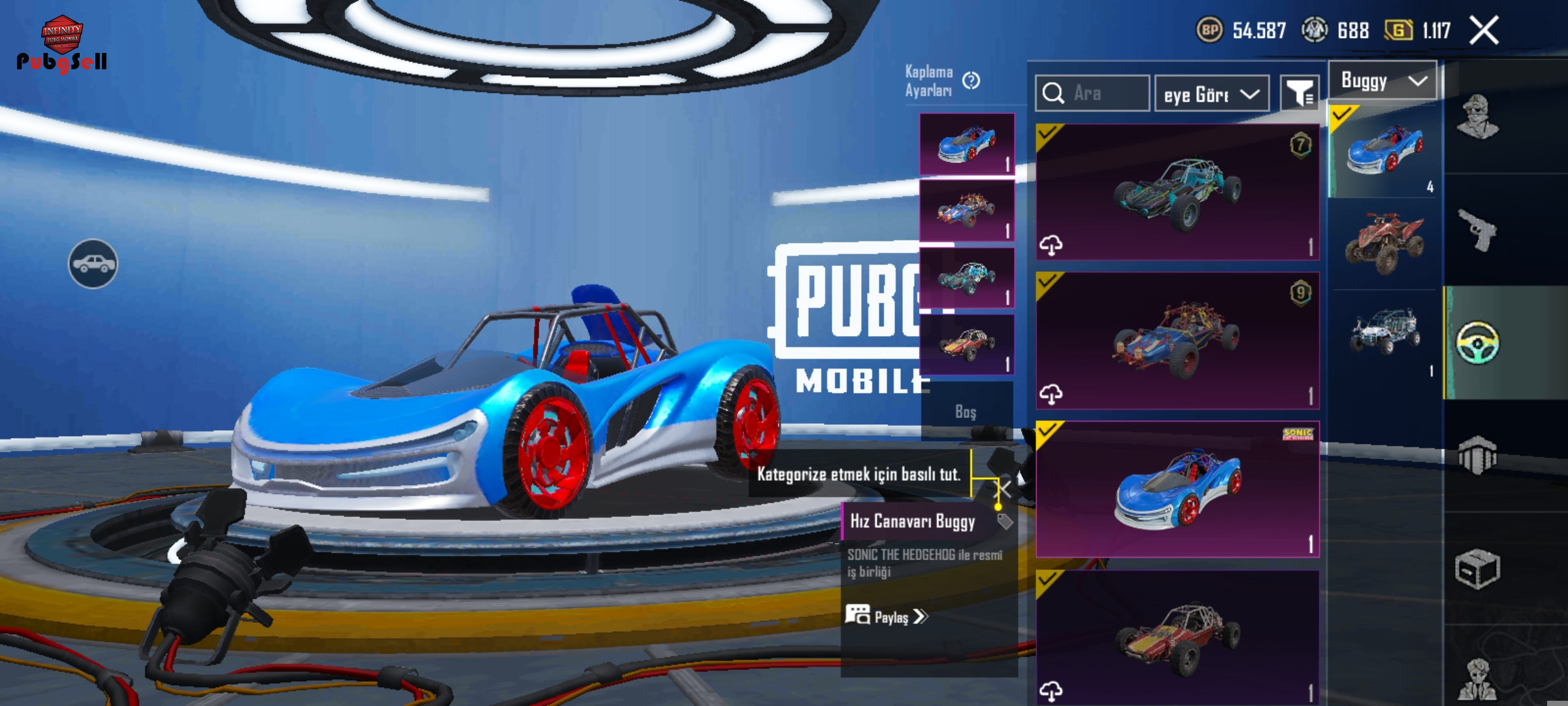Viewport: 1568px width, 706px height.
Task: Close the vehicle inventory screen
Action: point(1484,31)
